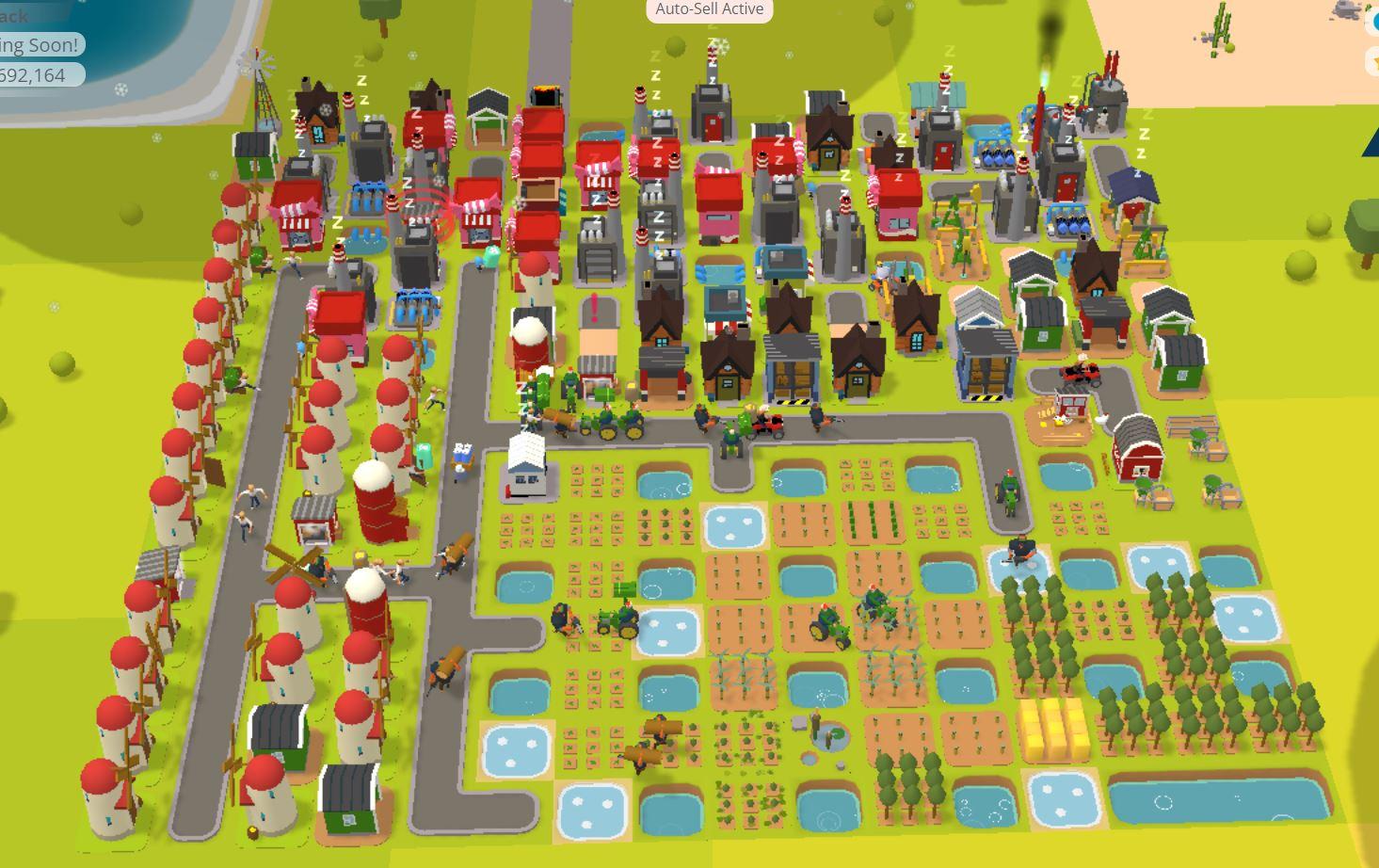Click the coin balance showing 692,164
Screen dimensions: 1379x868
pos(33,77)
